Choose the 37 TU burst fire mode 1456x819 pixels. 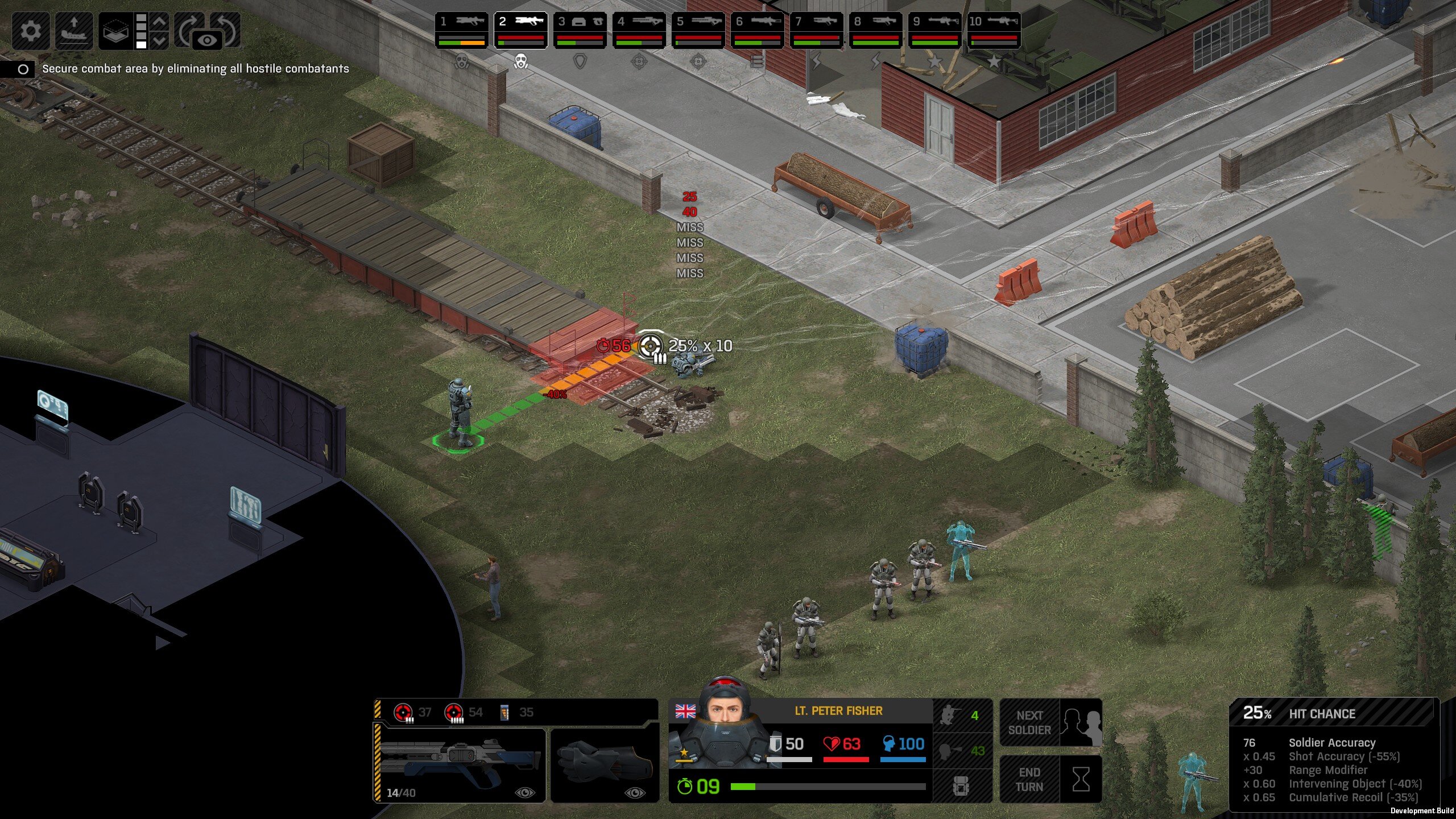coord(413,712)
